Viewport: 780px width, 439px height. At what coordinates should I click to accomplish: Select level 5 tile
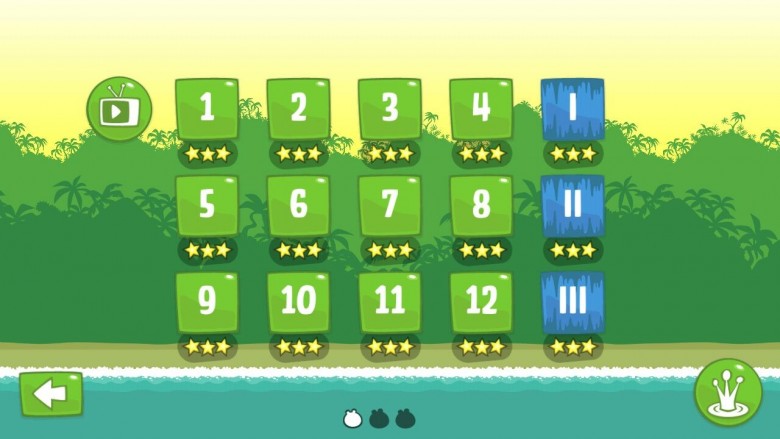coord(207,205)
